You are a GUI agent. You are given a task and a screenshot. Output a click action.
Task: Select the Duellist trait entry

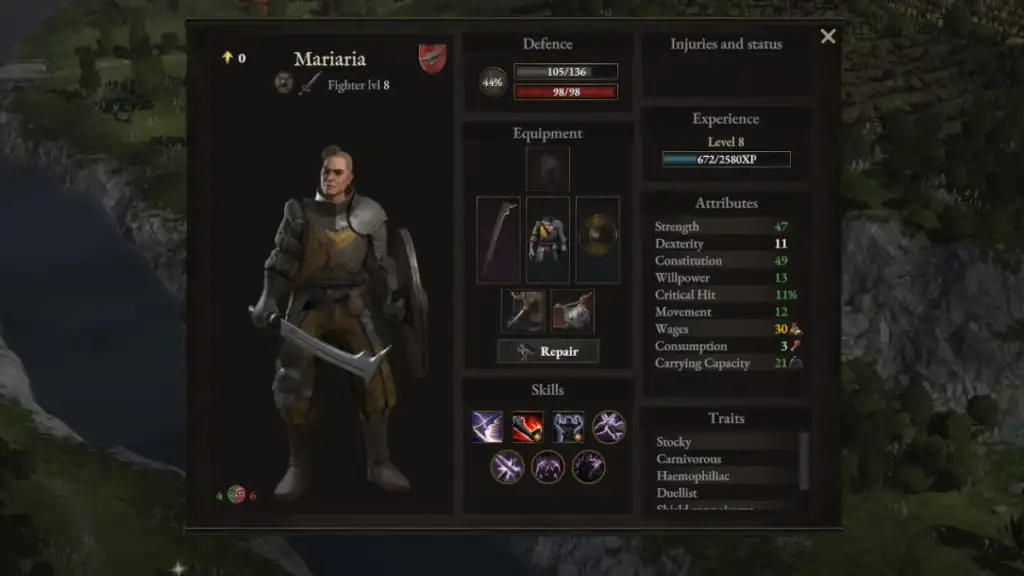677,493
